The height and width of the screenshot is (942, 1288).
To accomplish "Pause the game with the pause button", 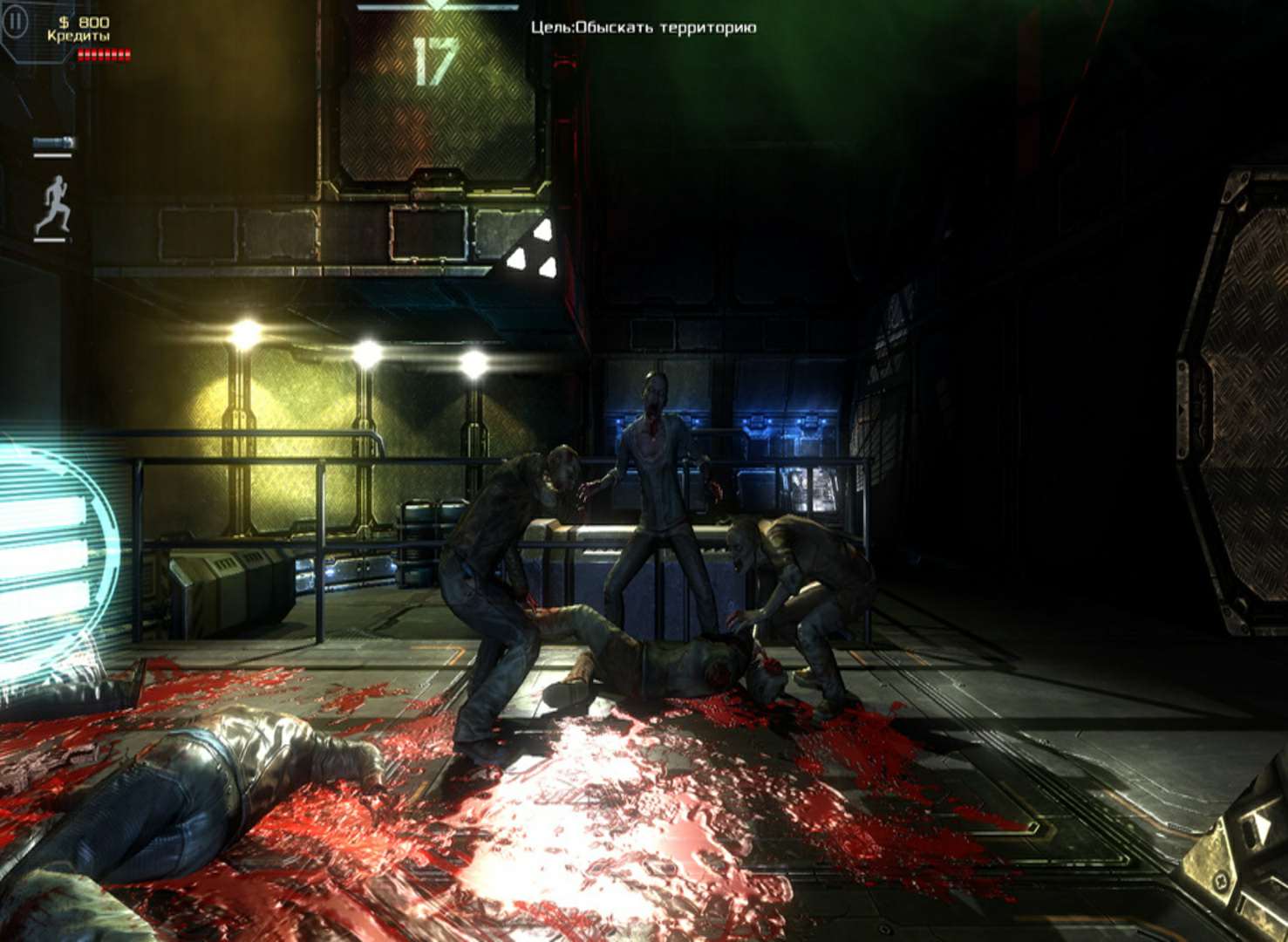I will pos(15,22).
